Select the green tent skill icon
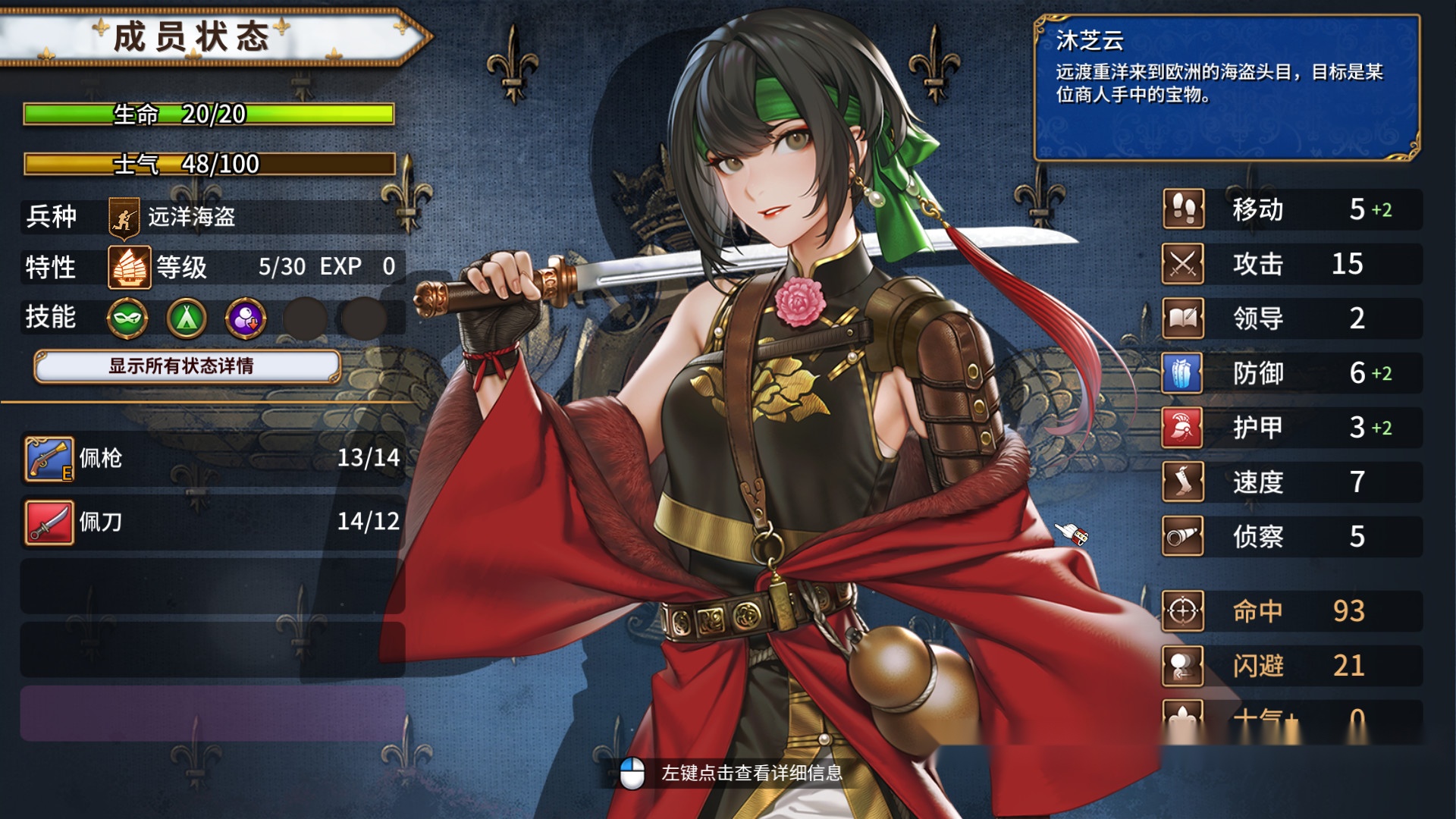This screenshot has height=819, width=1456. [x=187, y=318]
